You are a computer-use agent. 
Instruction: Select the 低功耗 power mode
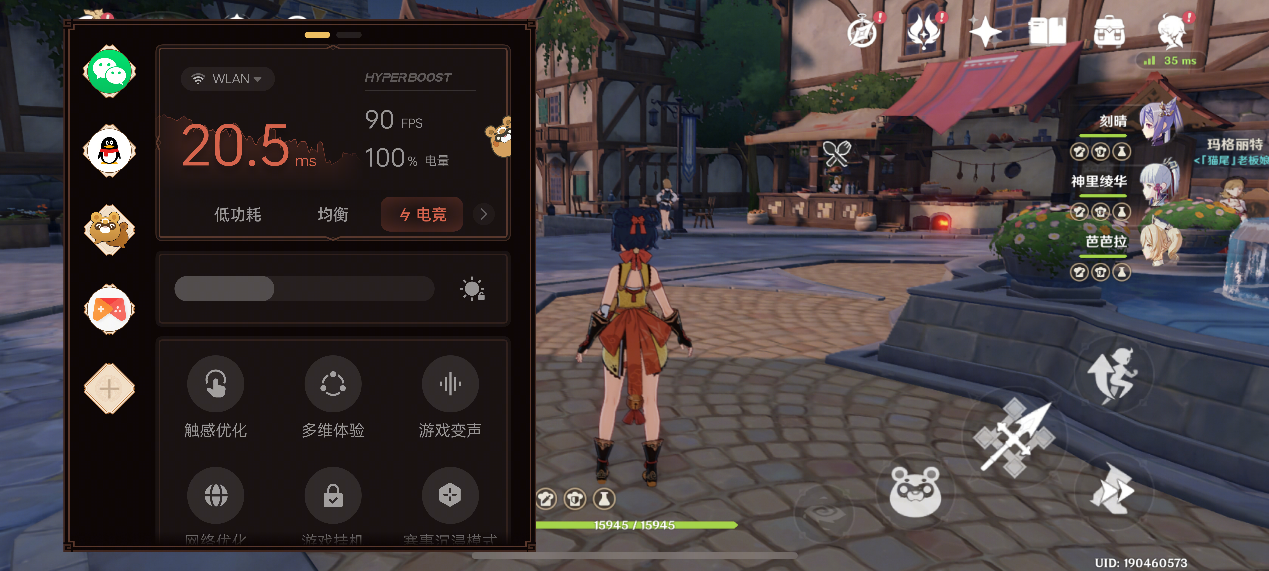point(238,214)
